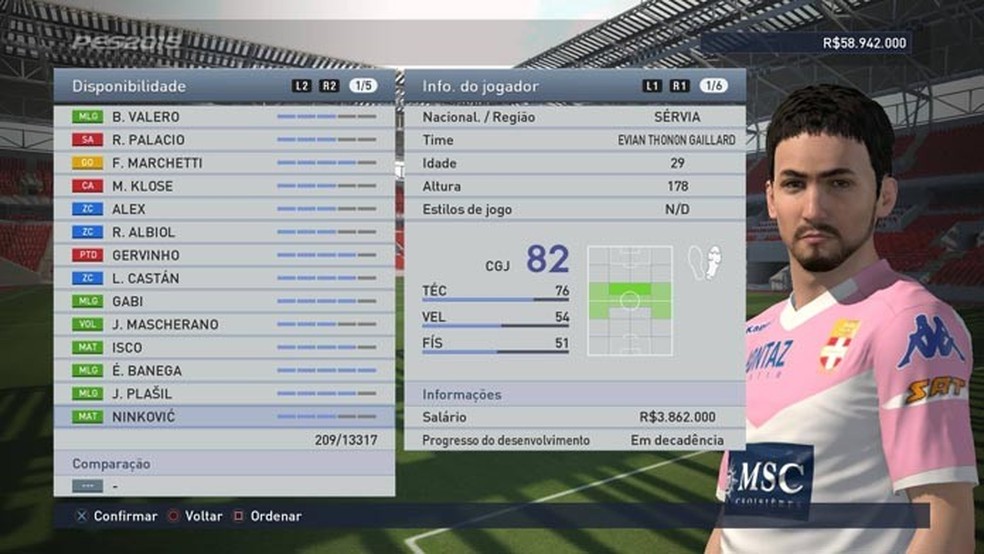The width and height of the screenshot is (984, 554).
Task: Click the preferred foot boot icon
Action: coord(703,263)
